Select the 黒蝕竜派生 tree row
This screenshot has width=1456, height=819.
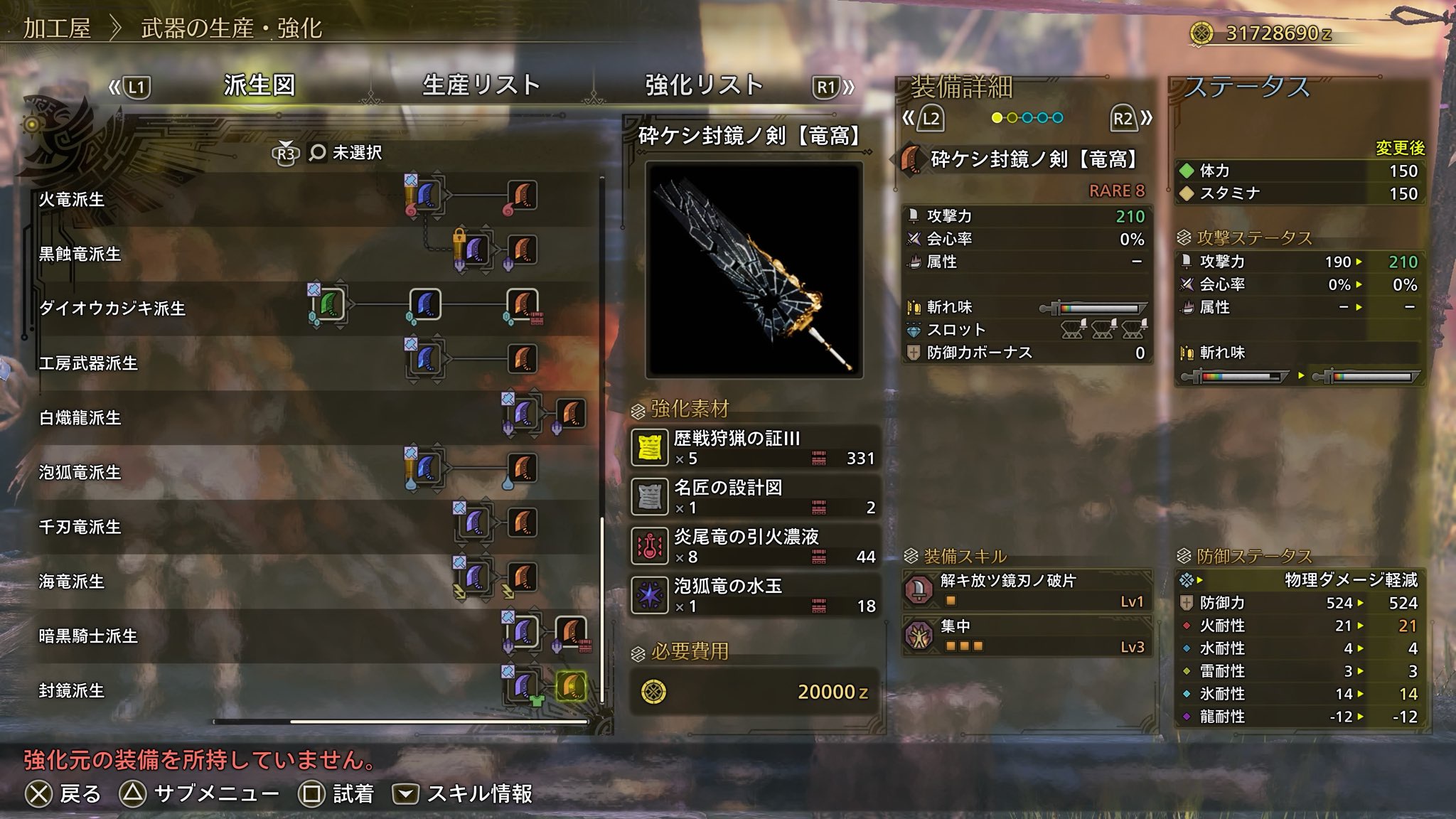pos(80,254)
